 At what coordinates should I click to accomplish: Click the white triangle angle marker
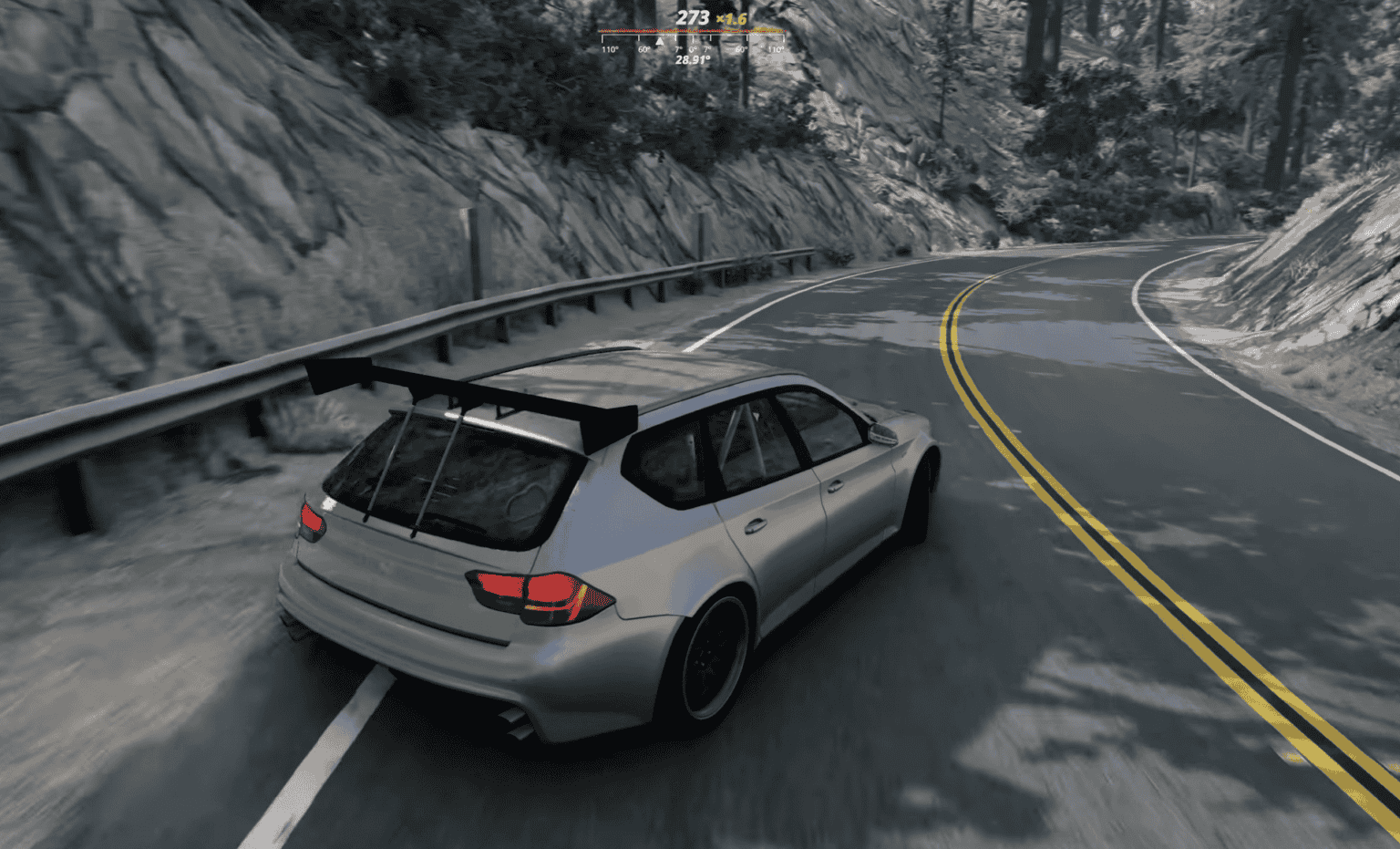(660, 41)
